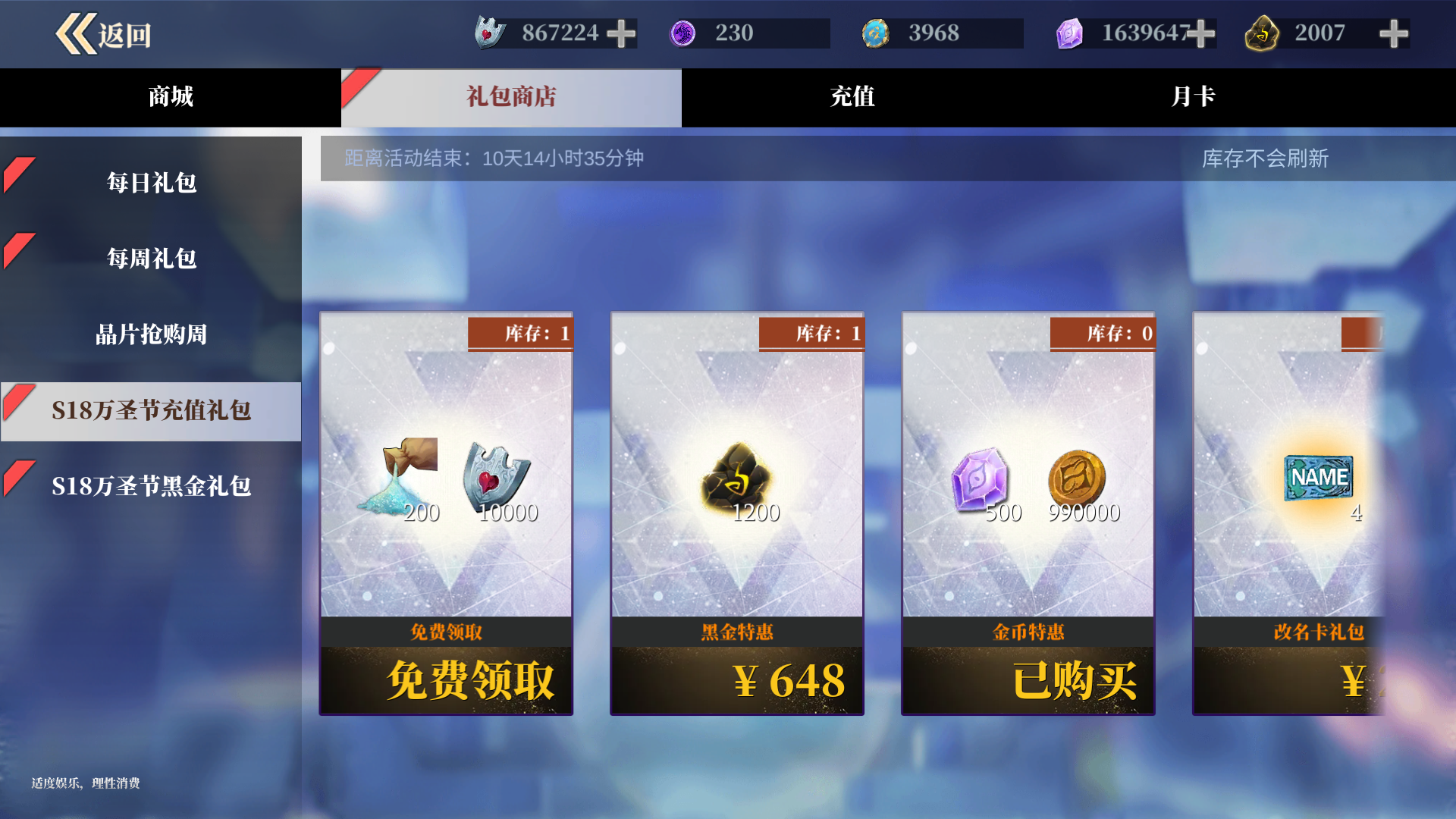Click the purple orb currency icon

tap(684, 33)
